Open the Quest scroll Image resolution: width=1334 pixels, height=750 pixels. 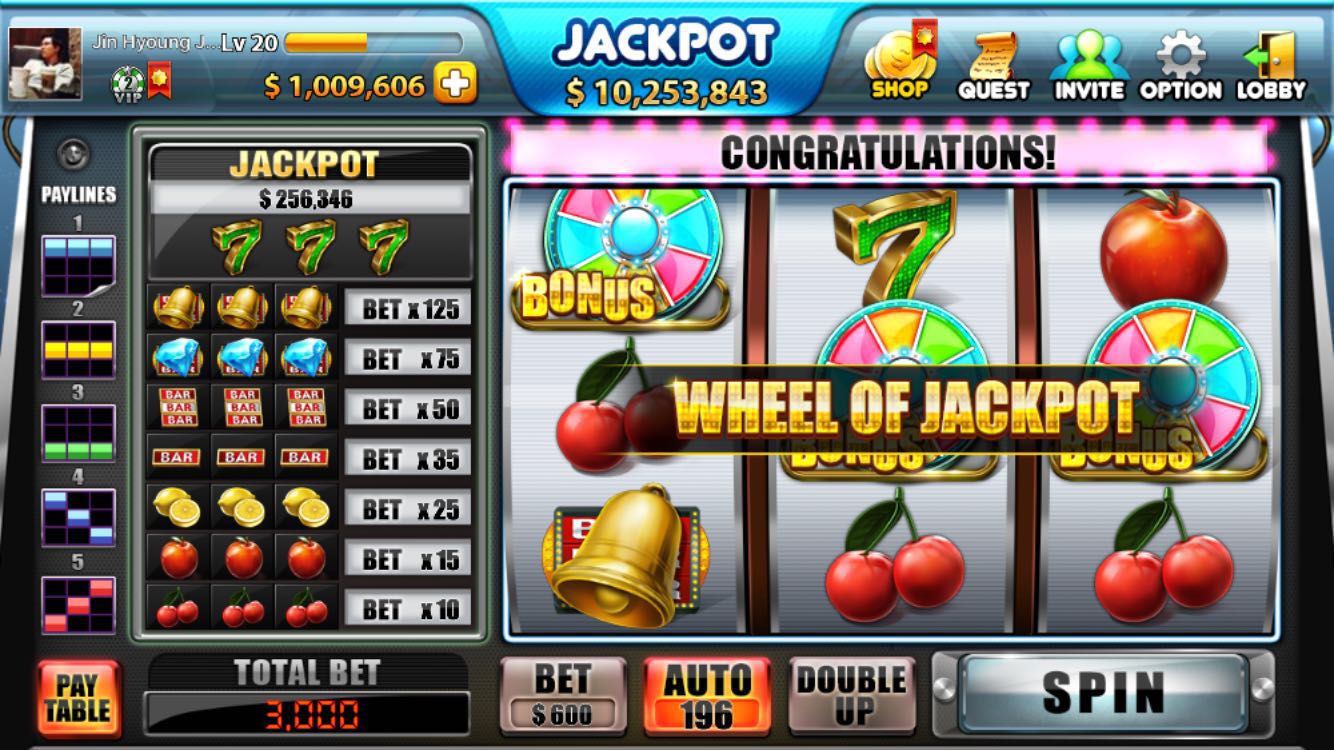pos(993,65)
